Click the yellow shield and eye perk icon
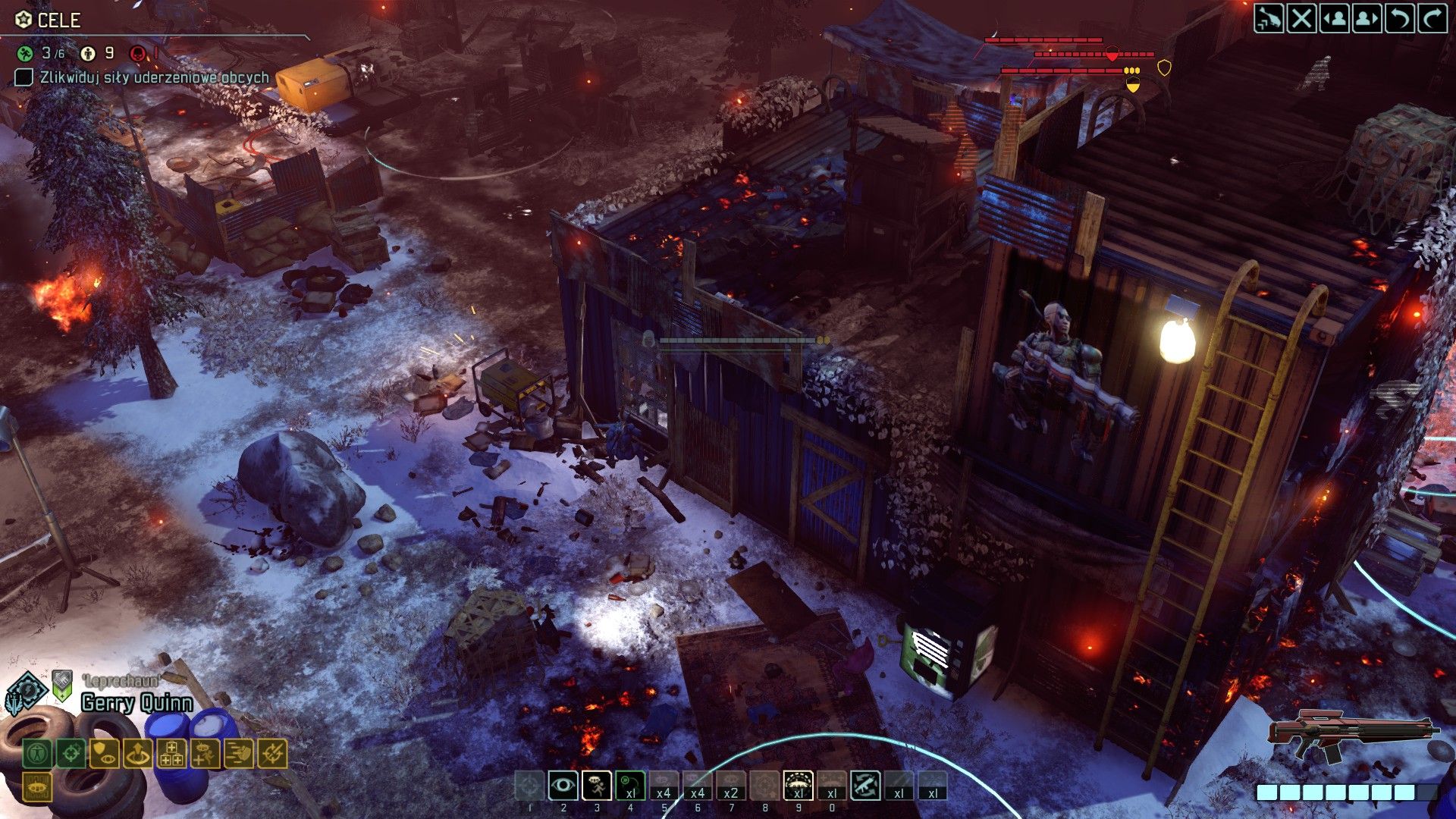The width and height of the screenshot is (1456, 819). point(105,754)
